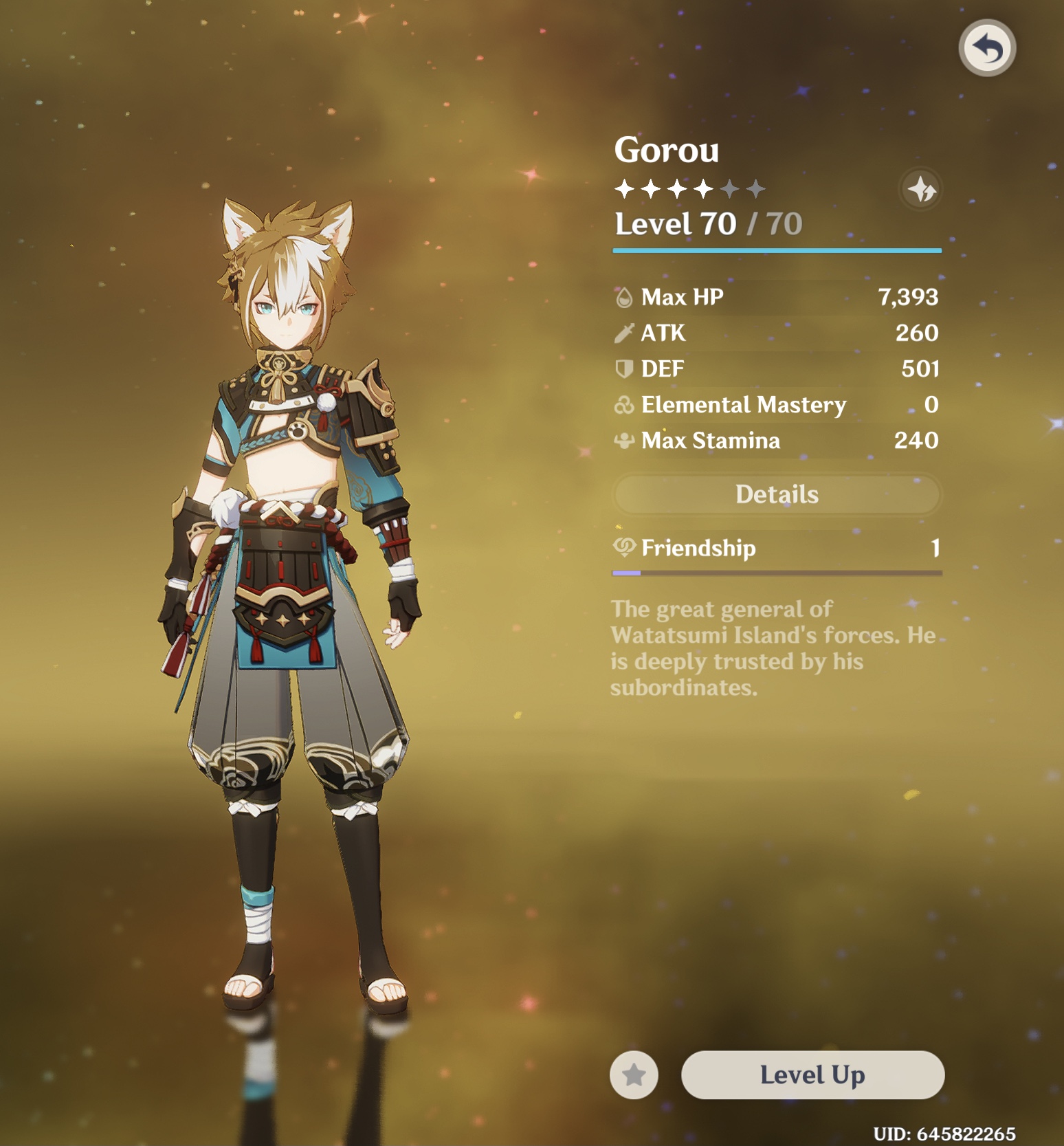Toggle the favorite star for Gorou

click(634, 1075)
